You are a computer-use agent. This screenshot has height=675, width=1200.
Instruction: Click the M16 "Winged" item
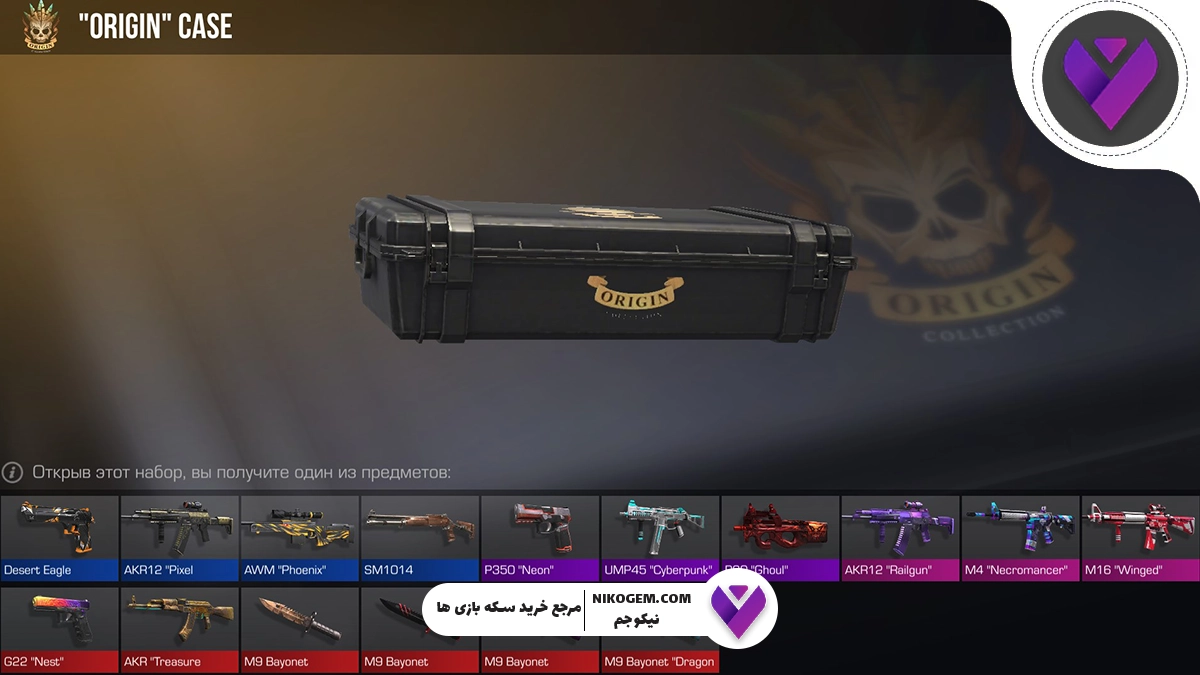coord(1139,537)
